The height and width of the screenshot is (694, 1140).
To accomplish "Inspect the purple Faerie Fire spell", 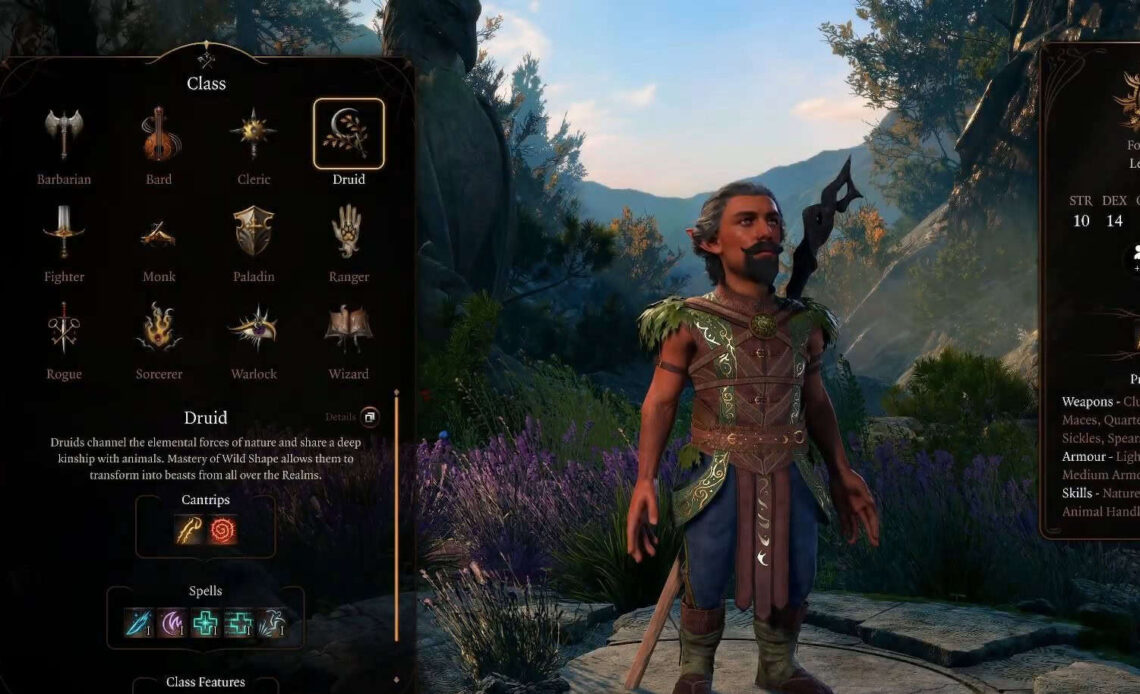I will (x=171, y=623).
